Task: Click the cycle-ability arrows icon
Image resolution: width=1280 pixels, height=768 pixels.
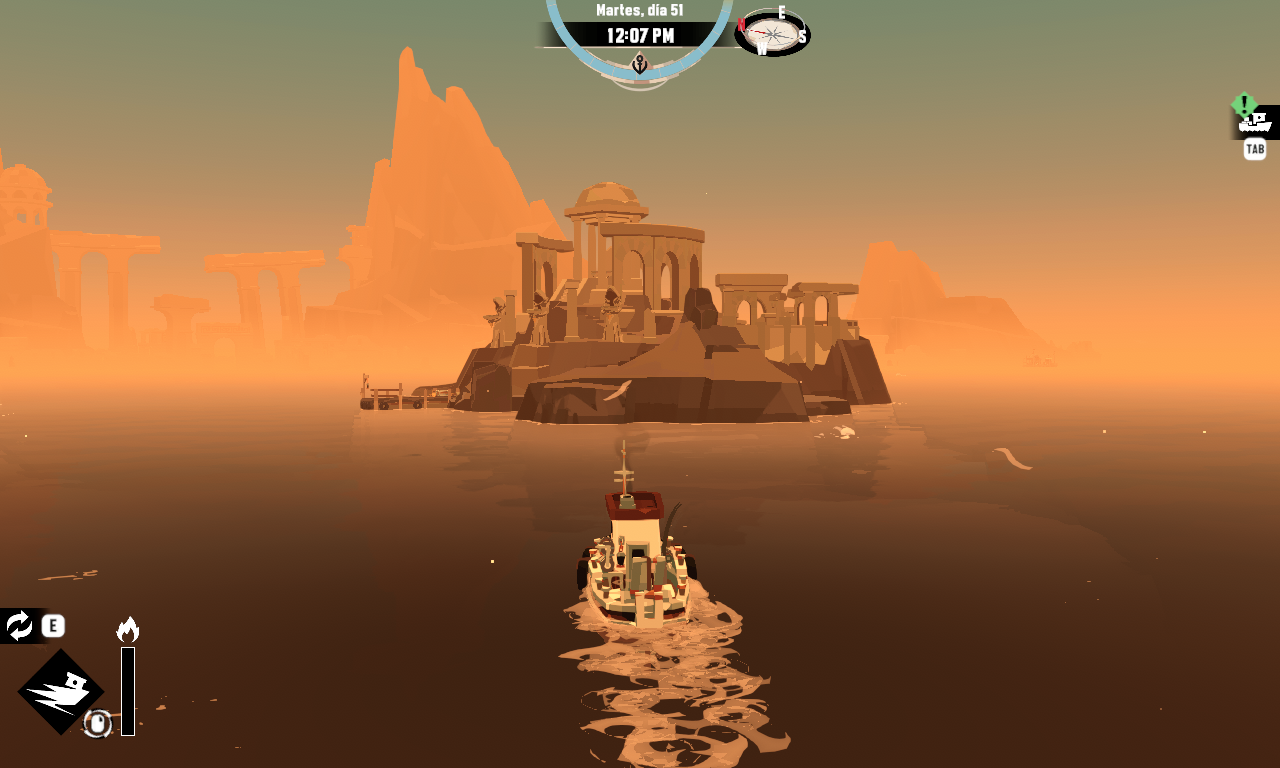Action: tap(19, 626)
